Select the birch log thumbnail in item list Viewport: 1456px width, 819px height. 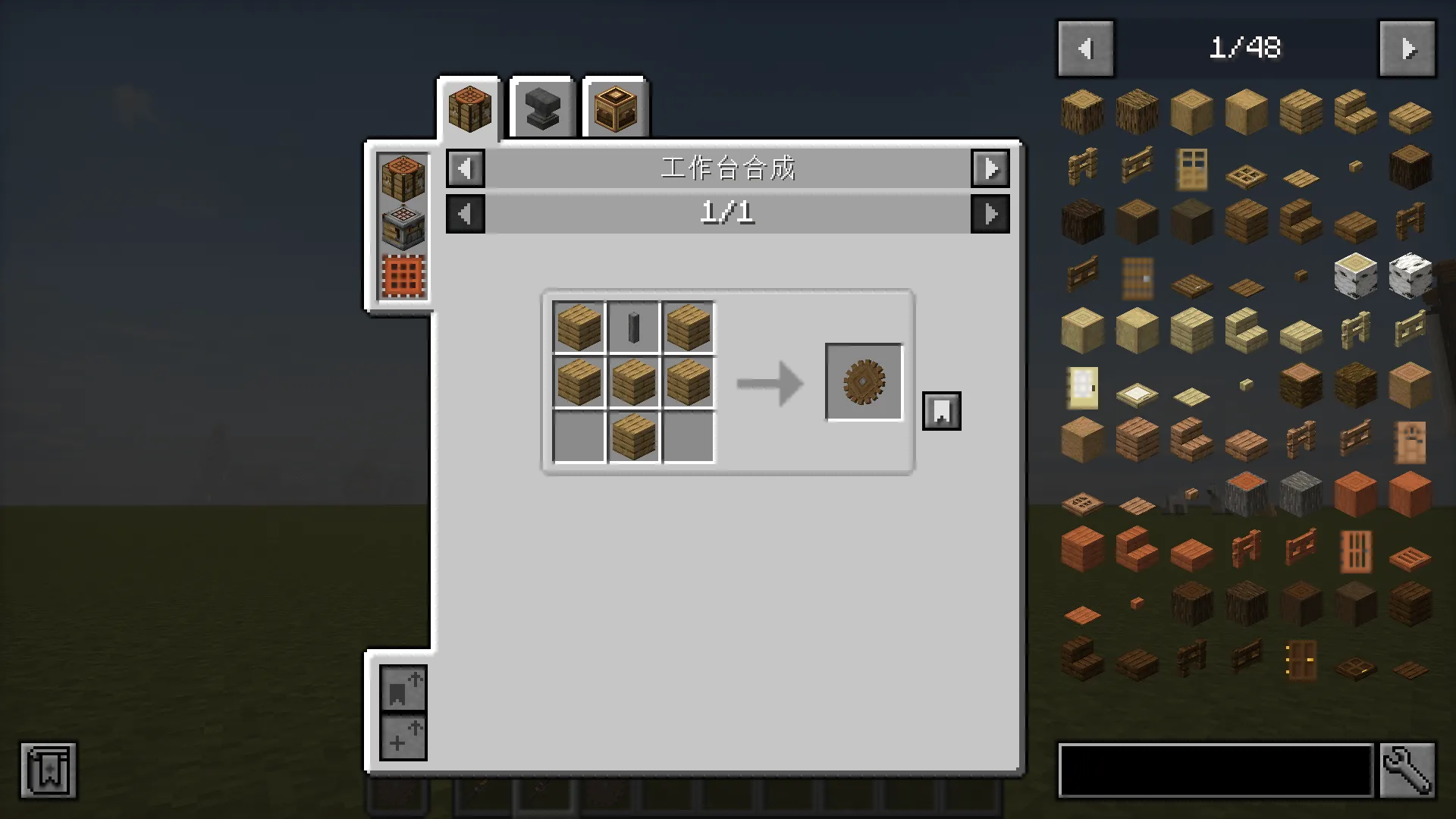coord(1355,276)
